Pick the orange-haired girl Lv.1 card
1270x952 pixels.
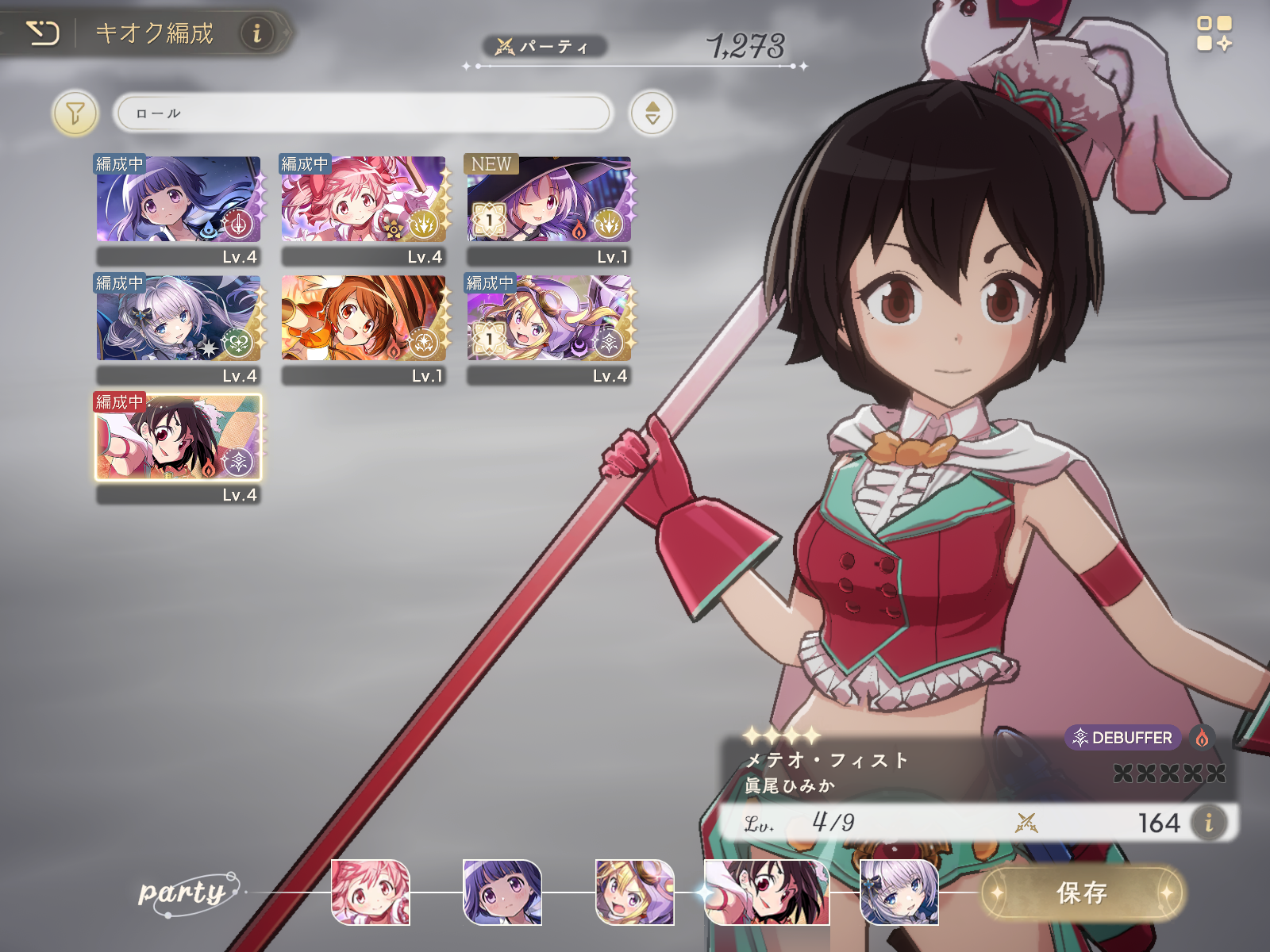coord(364,319)
